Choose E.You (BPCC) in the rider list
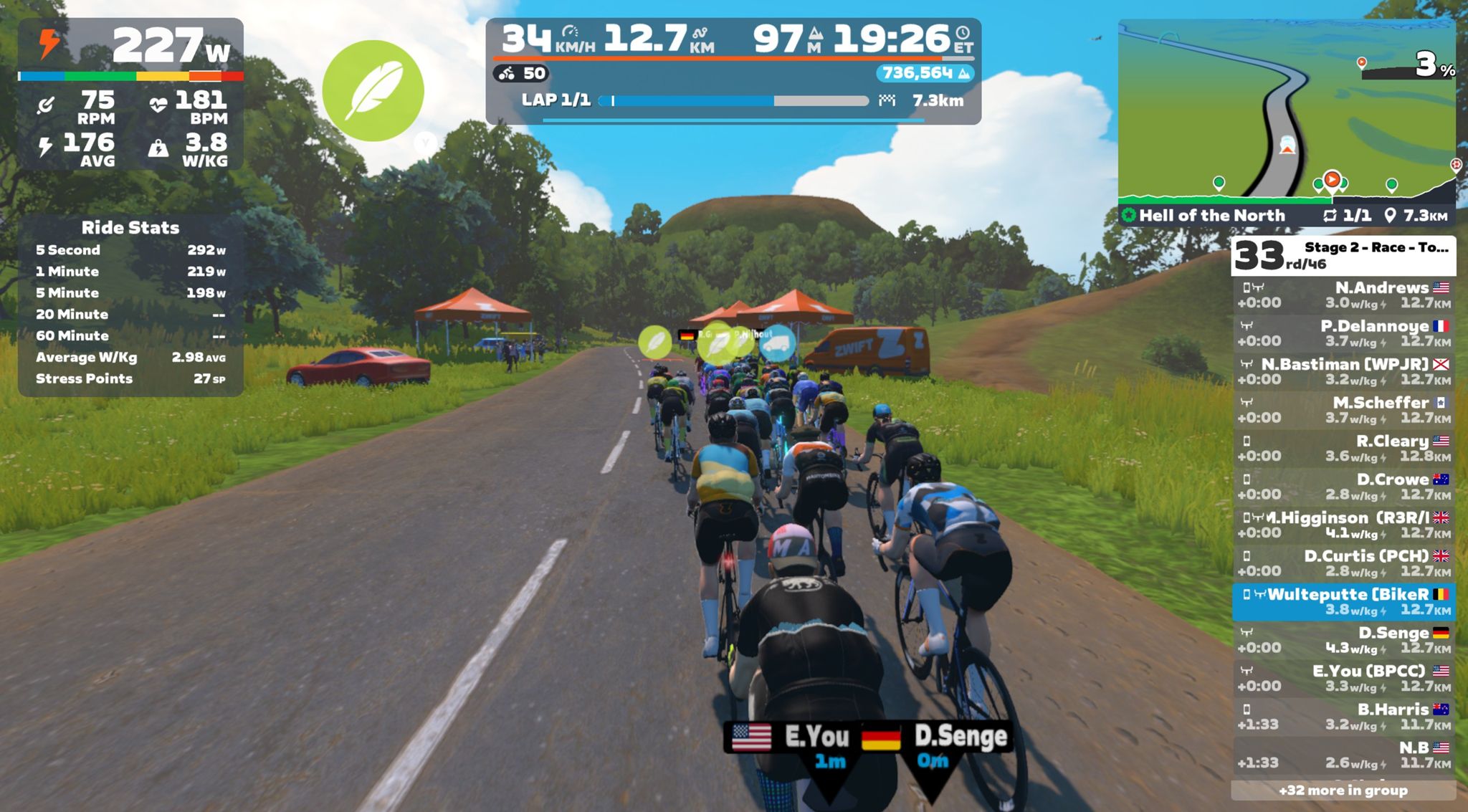The width and height of the screenshot is (1468, 812). (1343, 678)
